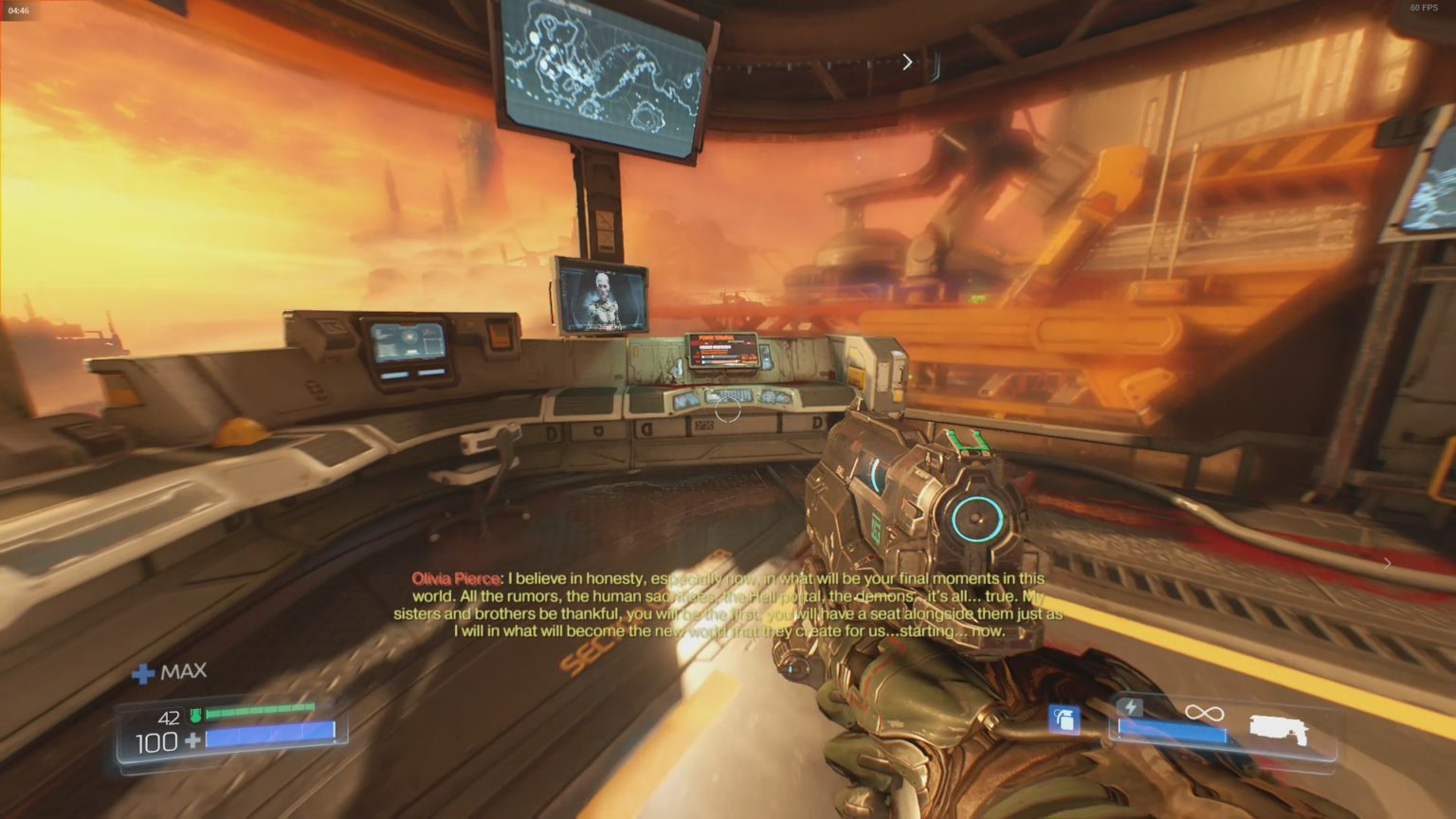Screen dimensions: 1456x819
Task: Click the blue MAX pickup cross icon
Action: (x=144, y=671)
